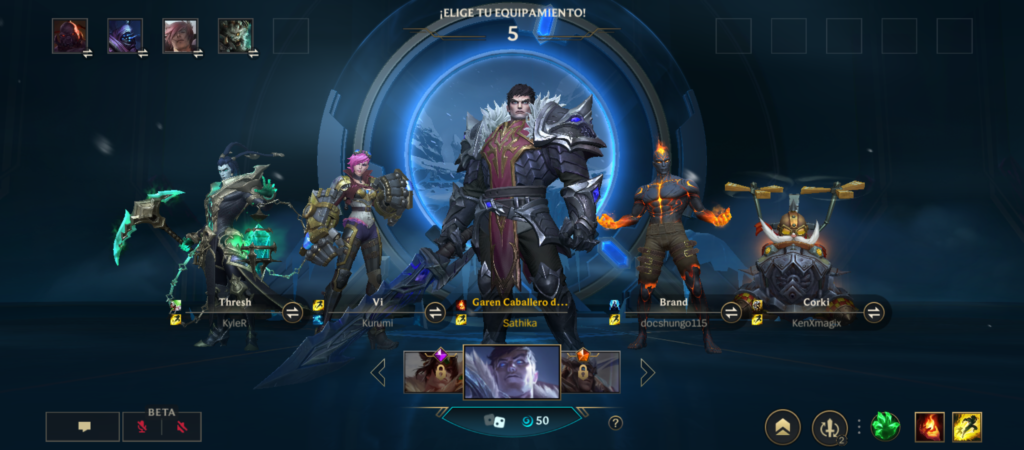Change the Flash summoner spell
This screenshot has width=1024, height=450.
(x=967, y=427)
